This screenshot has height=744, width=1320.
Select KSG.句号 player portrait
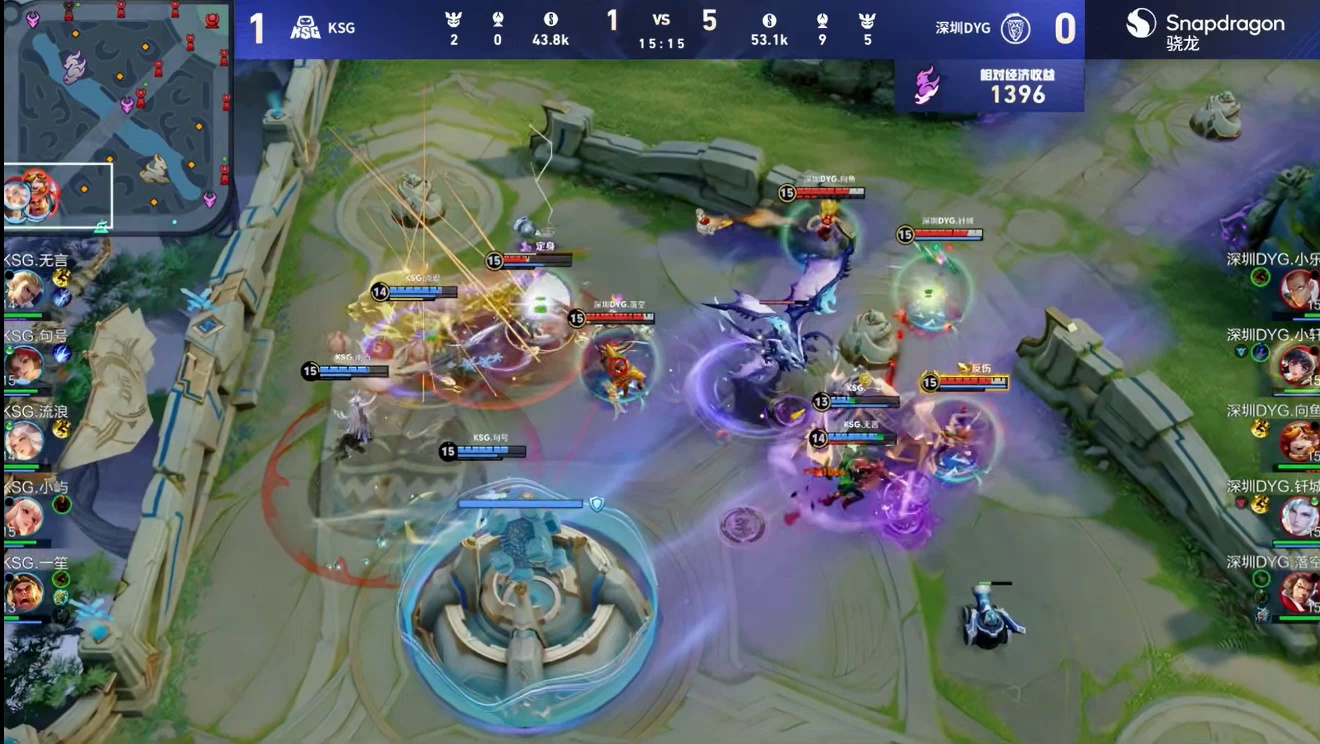click(22, 365)
